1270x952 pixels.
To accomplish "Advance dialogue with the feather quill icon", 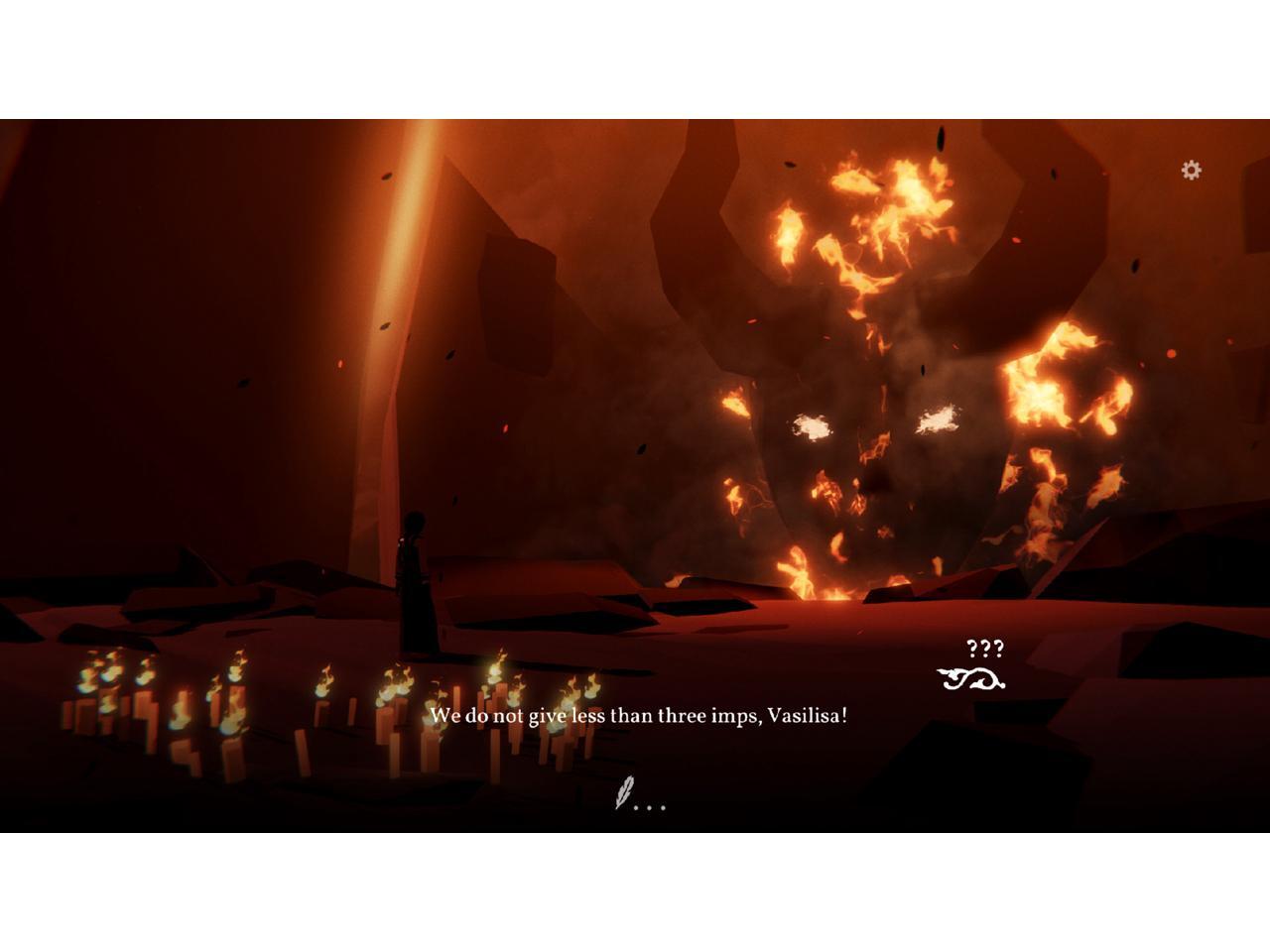I will pyautogui.click(x=625, y=793).
